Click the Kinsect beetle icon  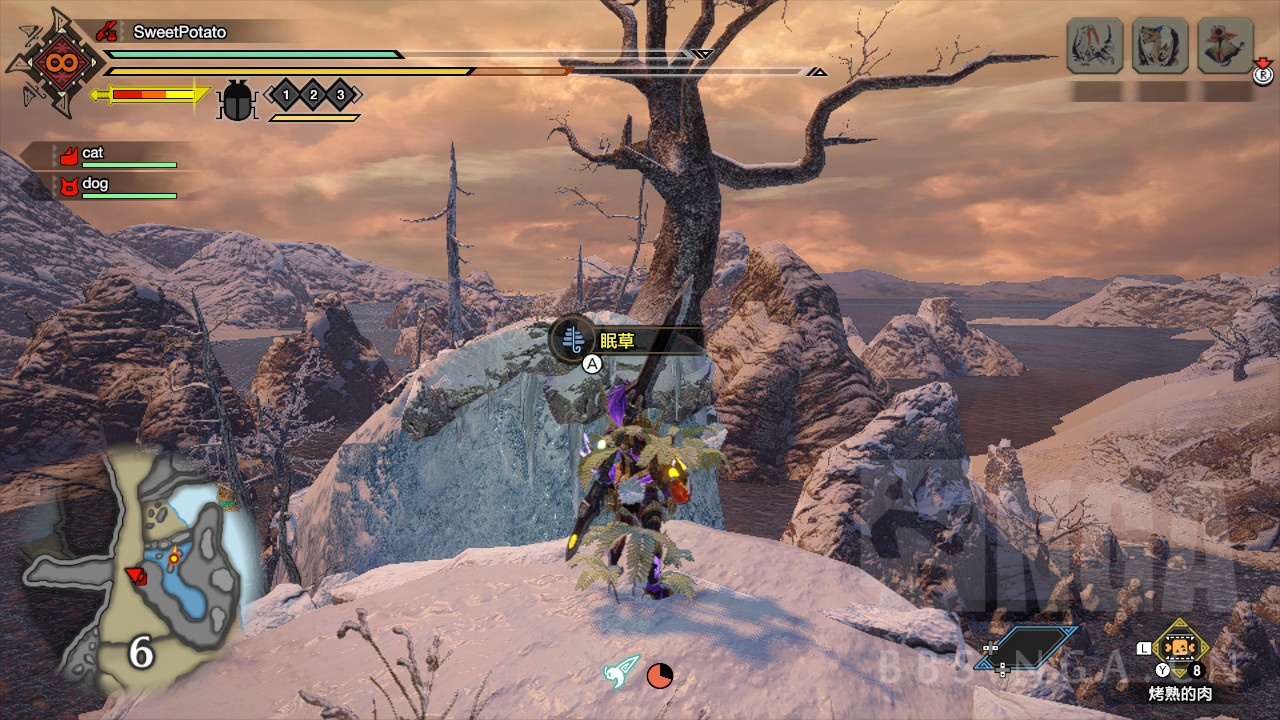tap(237, 99)
